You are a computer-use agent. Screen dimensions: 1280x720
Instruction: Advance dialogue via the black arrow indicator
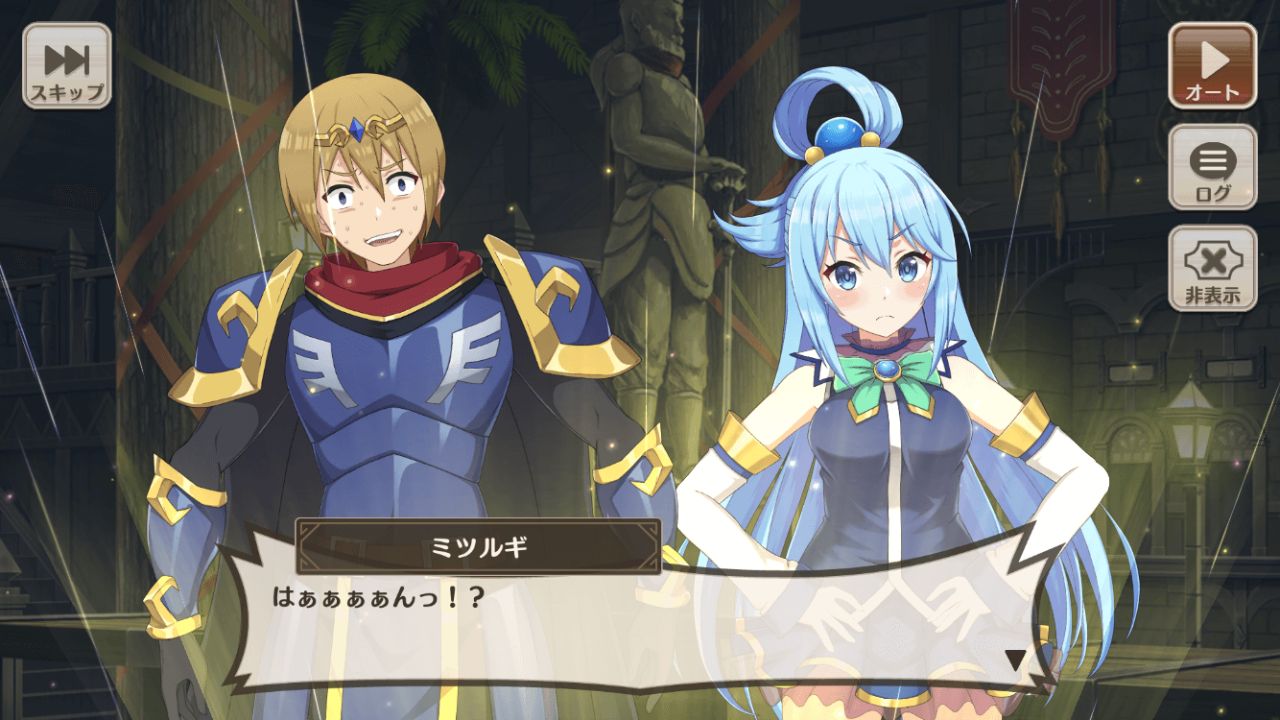coord(1015,660)
